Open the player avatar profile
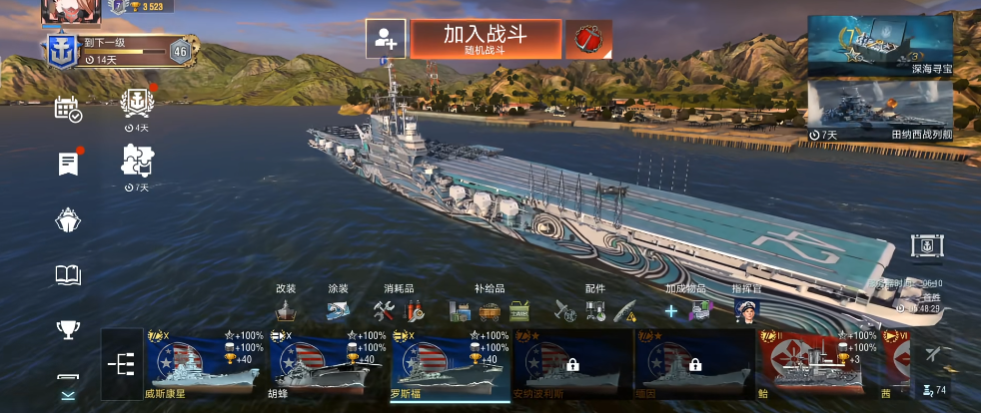The height and width of the screenshot is (413, 981). (64, 10)
